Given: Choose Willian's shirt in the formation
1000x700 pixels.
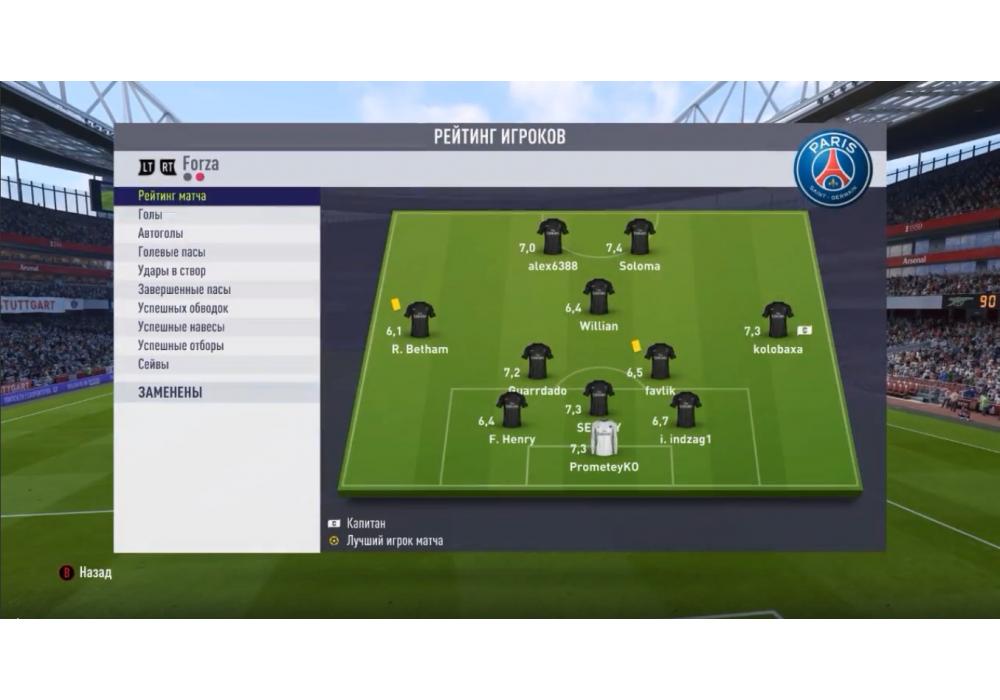Looking at the screenshot, I should coord(598,297).
